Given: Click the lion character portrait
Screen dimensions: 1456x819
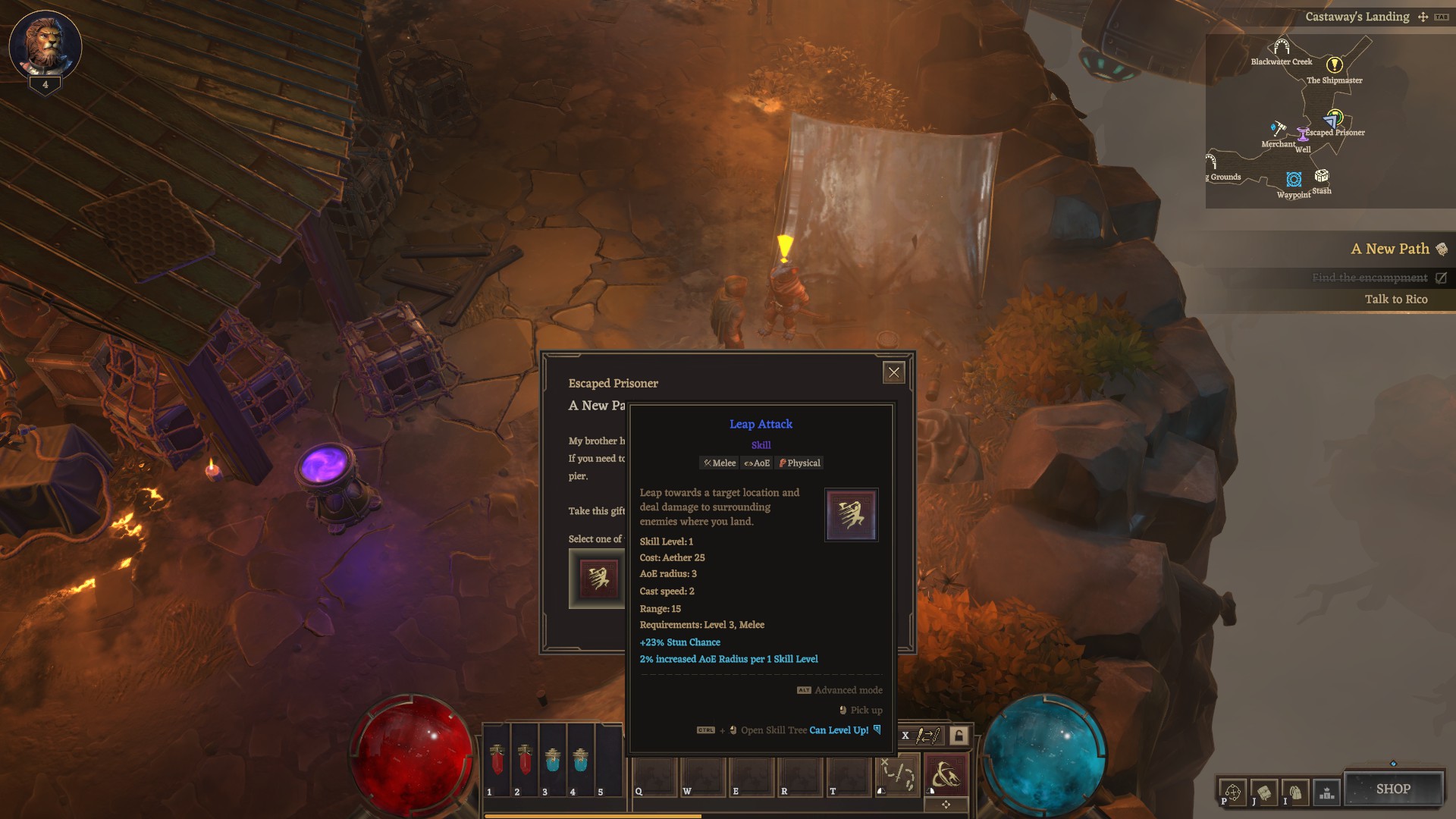Looking at the screenshot, I should click(x=45, y=45).
